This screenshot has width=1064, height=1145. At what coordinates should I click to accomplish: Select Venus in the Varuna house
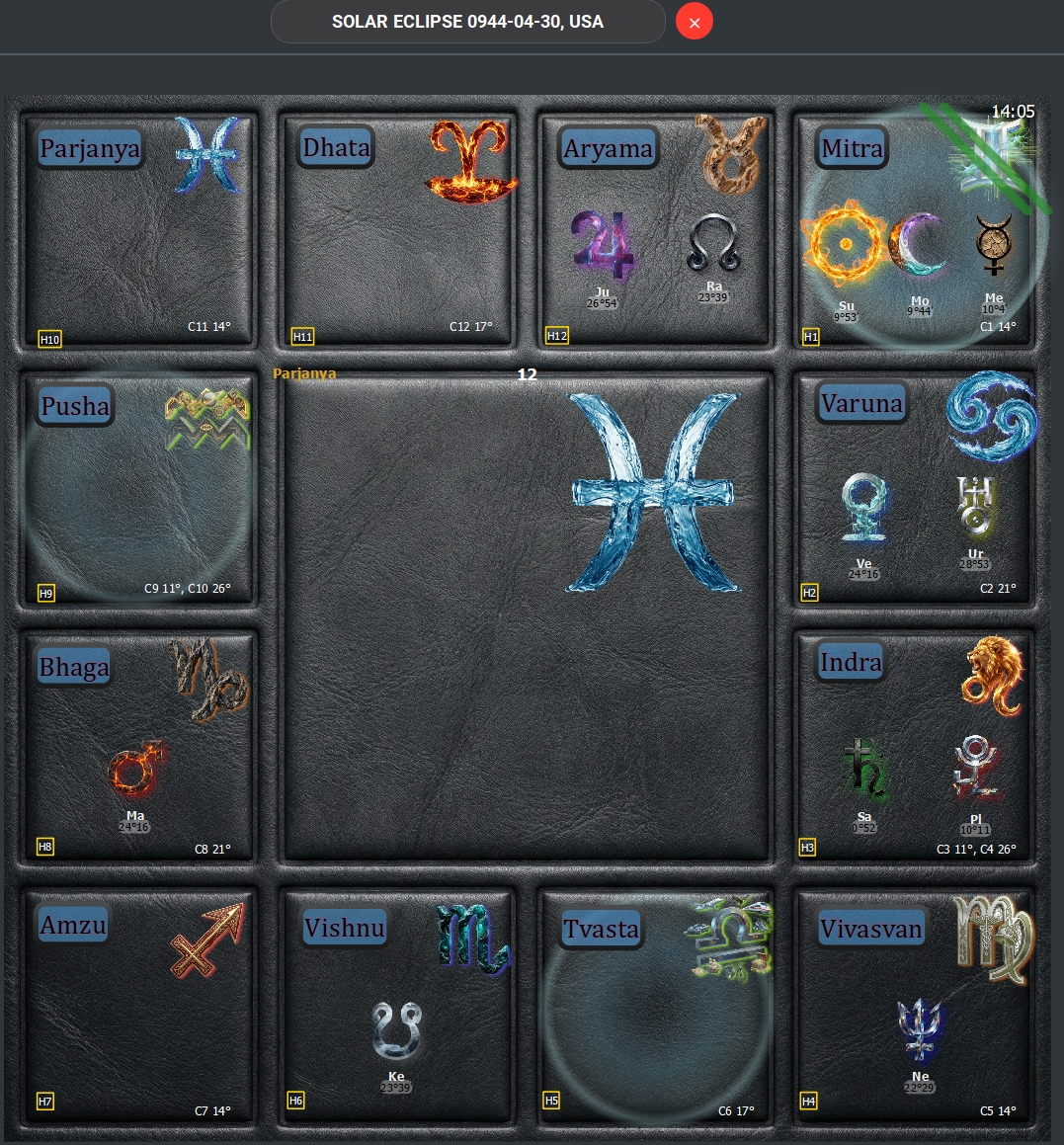pos(863,509)
